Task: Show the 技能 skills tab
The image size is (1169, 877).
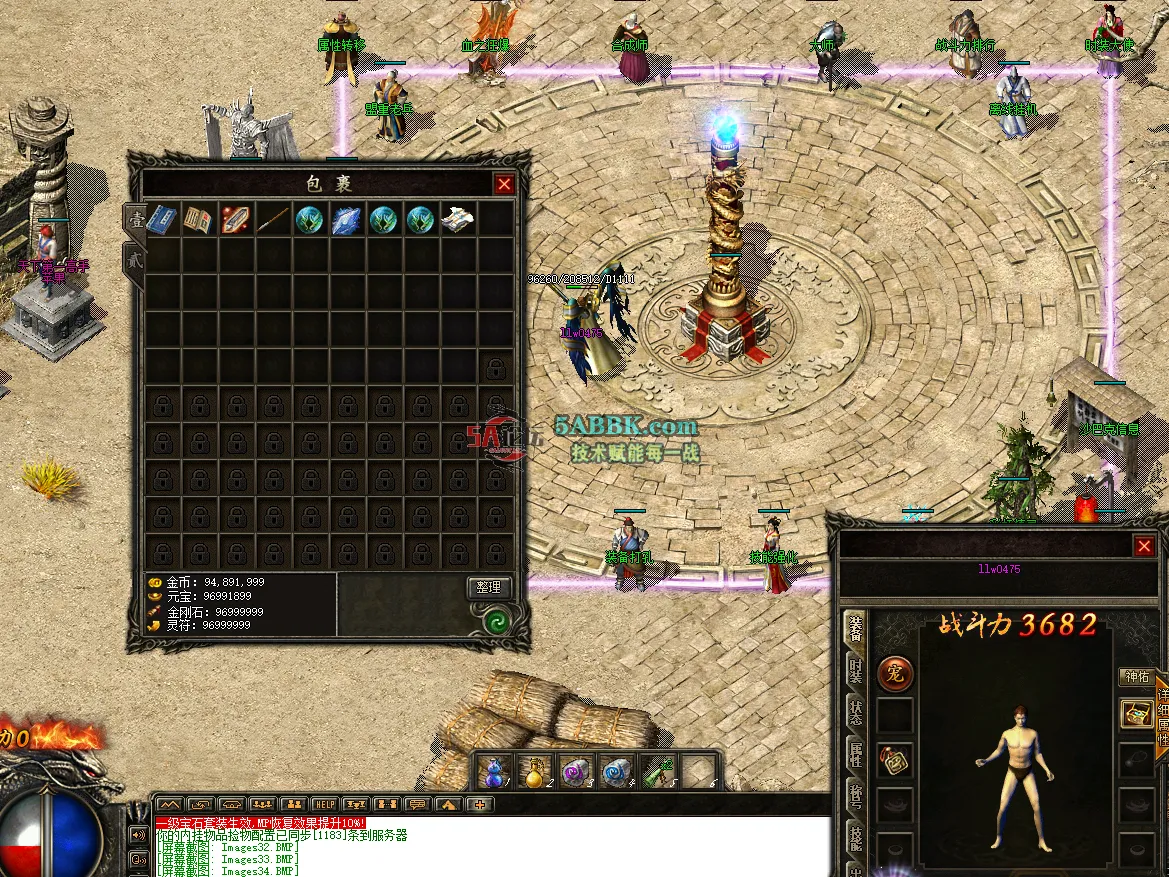Action: [856, 838]
